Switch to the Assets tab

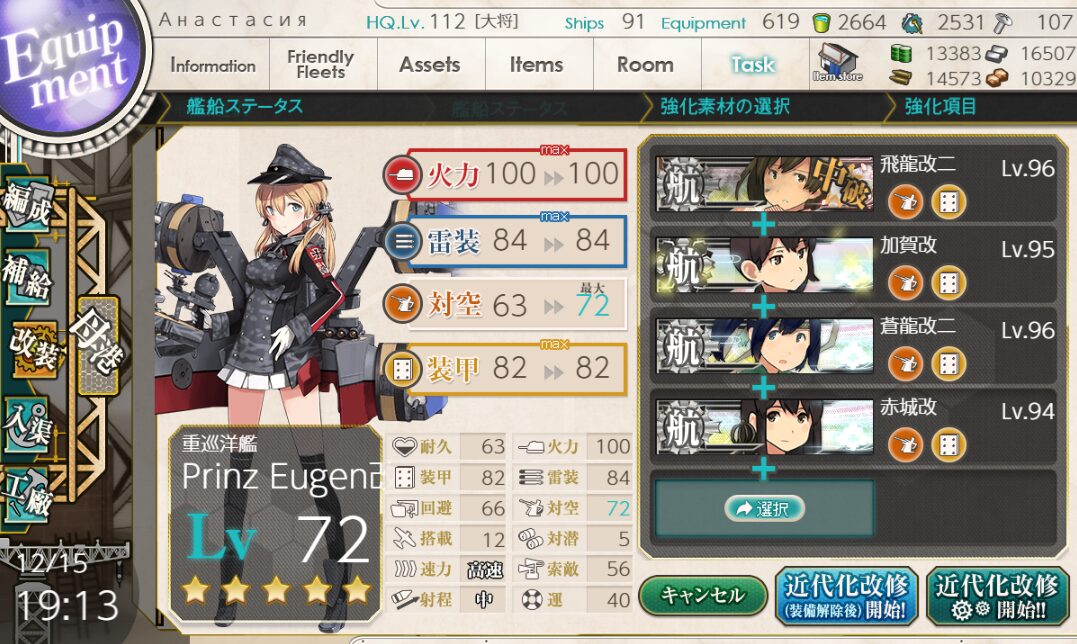[x=430, y=65]
